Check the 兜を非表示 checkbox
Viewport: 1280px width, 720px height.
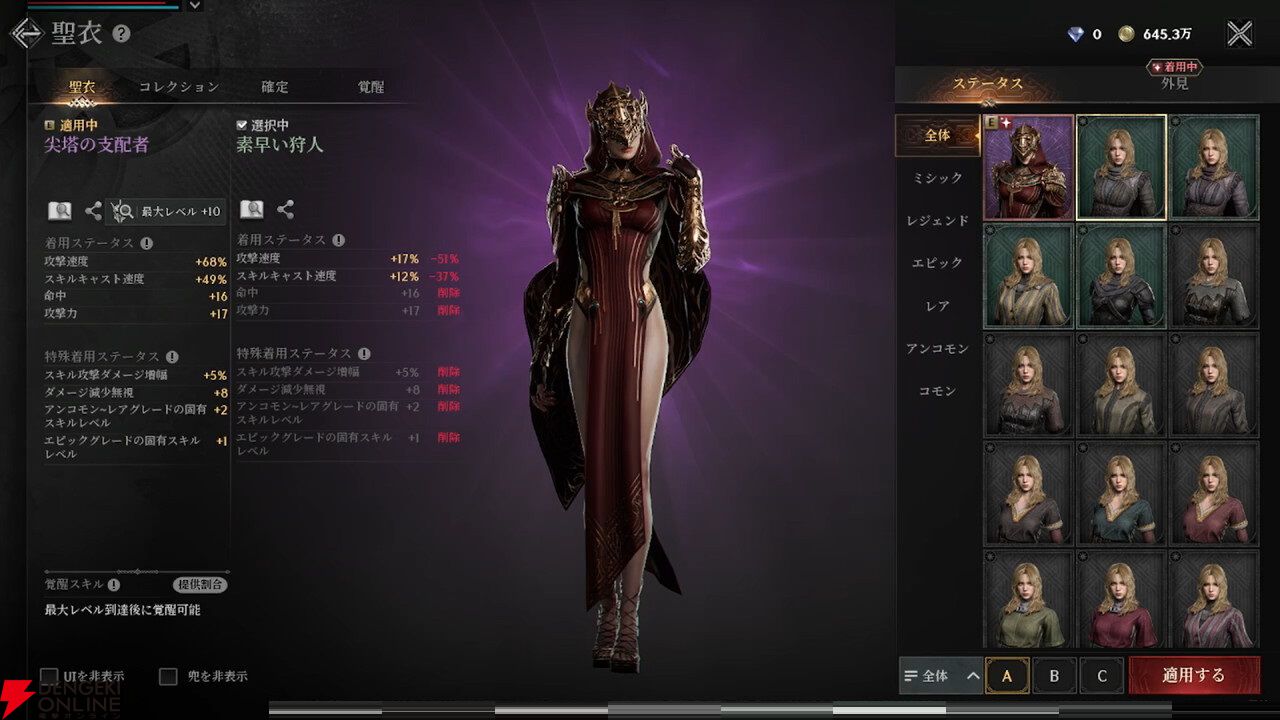[169, 675]
